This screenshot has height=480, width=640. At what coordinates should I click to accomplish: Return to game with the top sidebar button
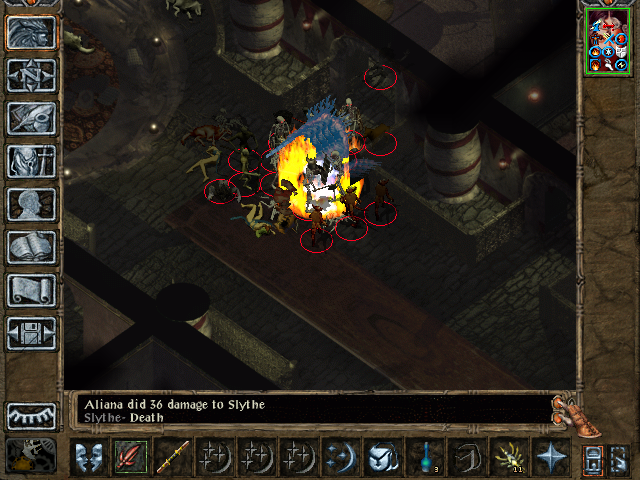pos(31,32)
